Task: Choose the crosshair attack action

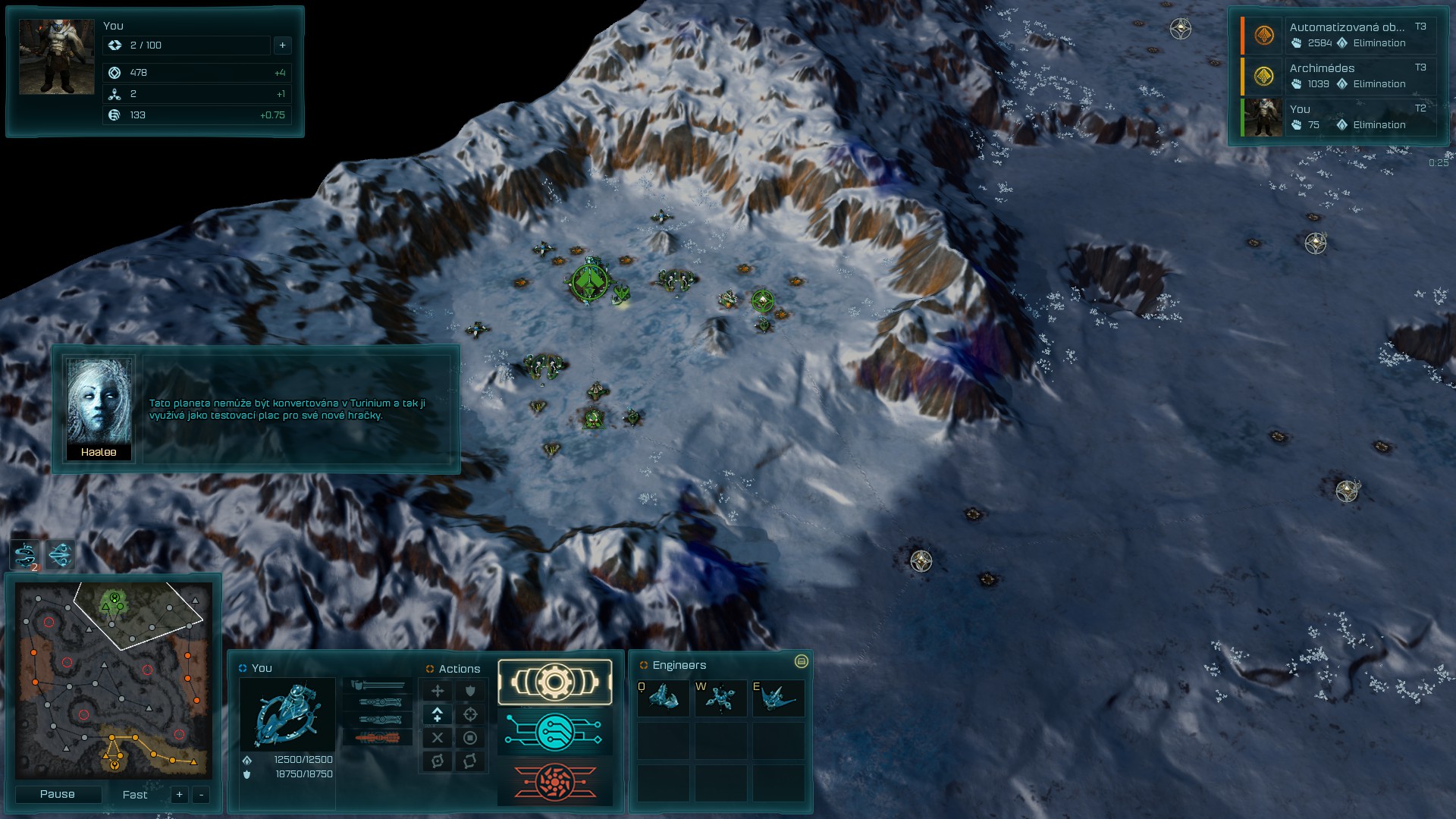Action: pos(470,714)
